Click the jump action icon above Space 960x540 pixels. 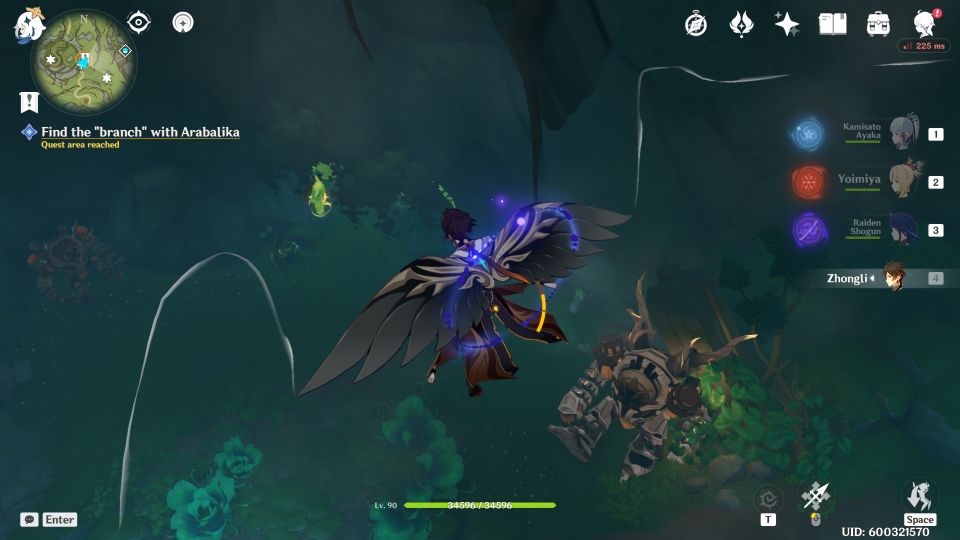click(919, 495)
